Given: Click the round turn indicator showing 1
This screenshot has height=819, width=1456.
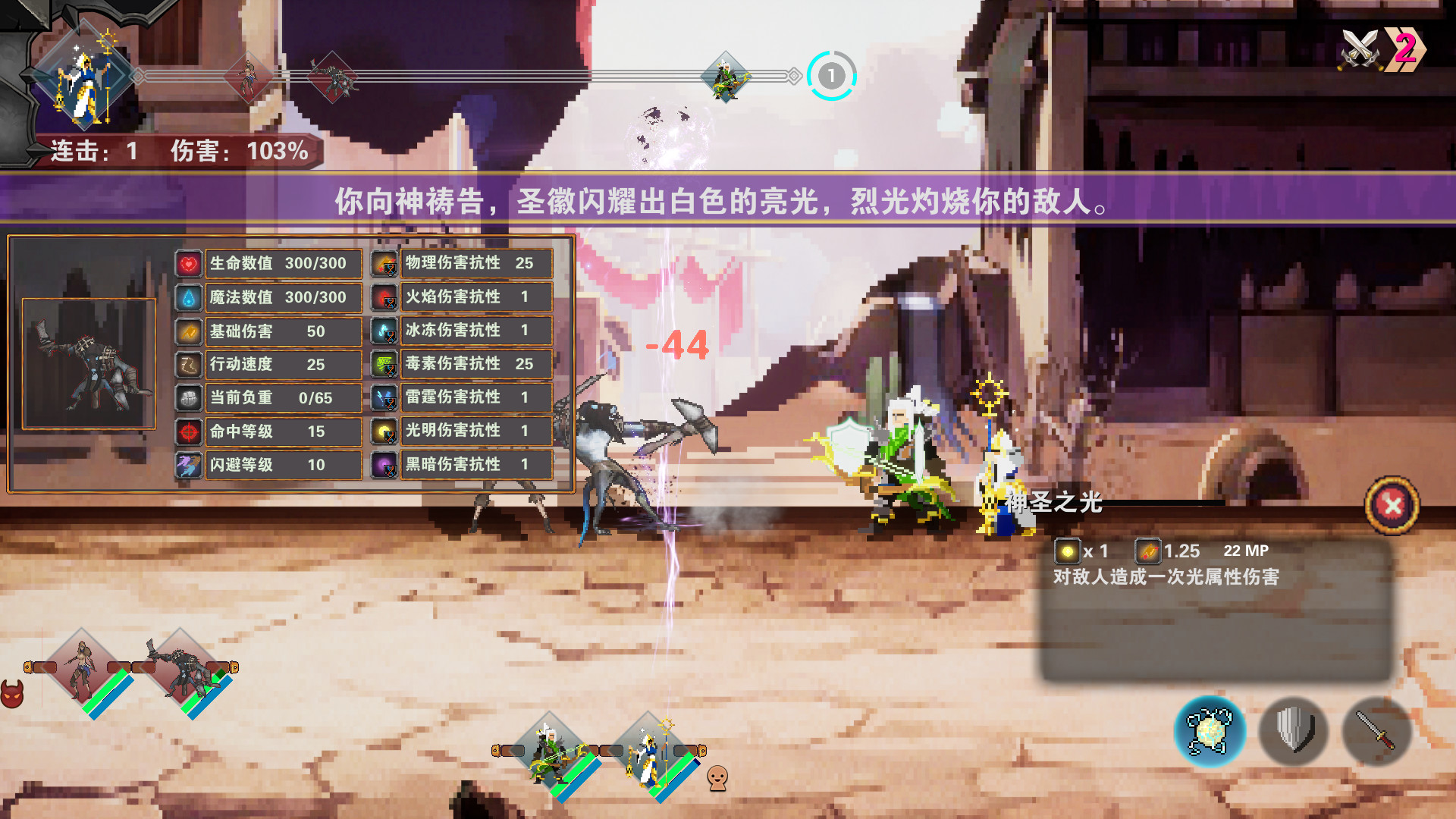Looking at the screenshot, I should (x=831, y=76).
